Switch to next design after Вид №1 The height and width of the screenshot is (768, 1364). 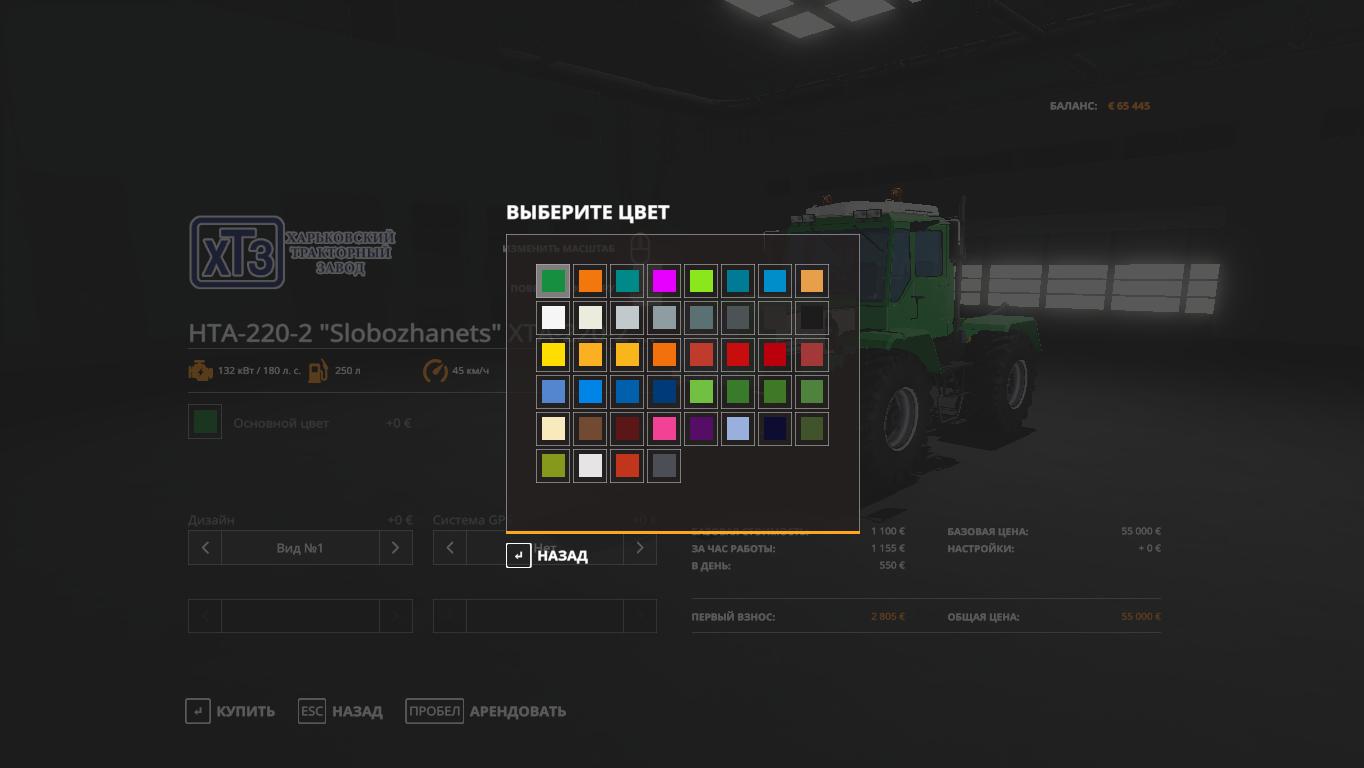[395, 548]
